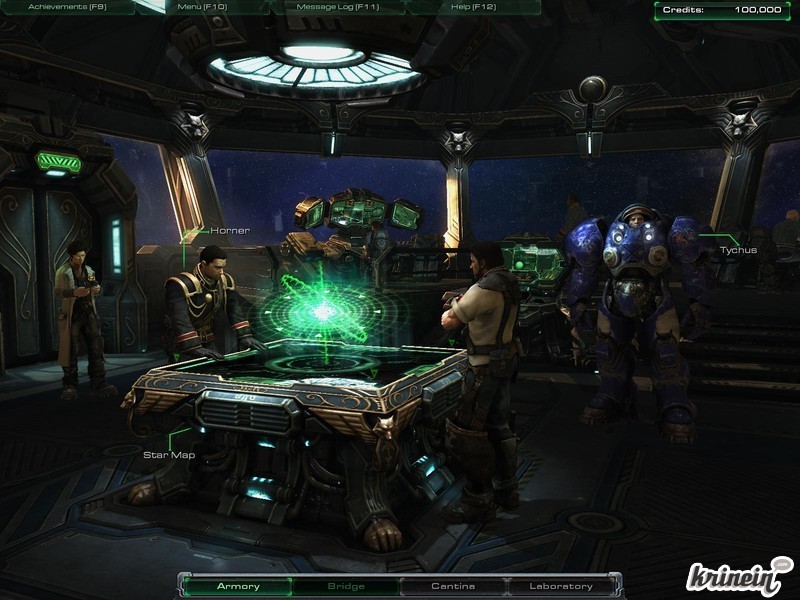Go to the Armory
The image size is (800, 600).
238,586
